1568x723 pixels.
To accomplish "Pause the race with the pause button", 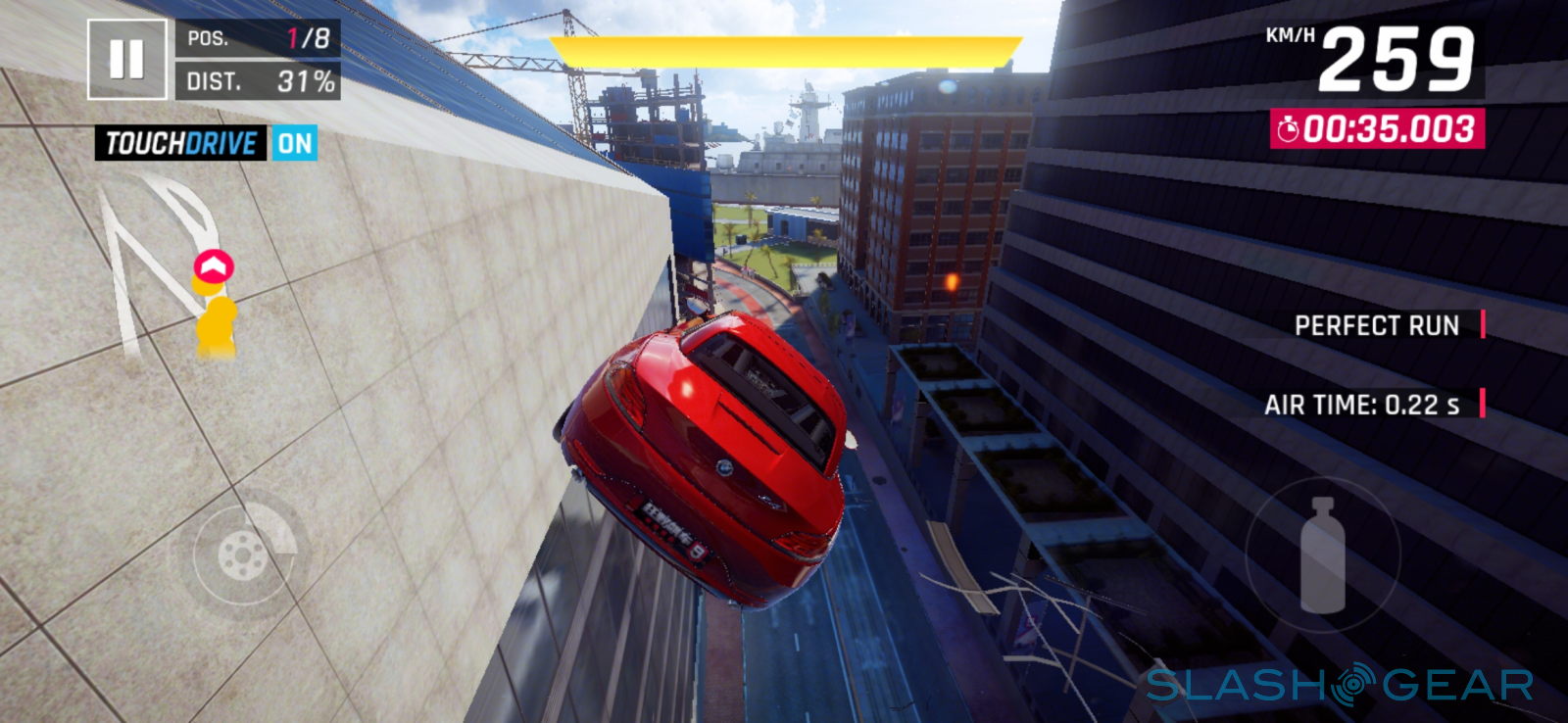I will click(126, 60).
